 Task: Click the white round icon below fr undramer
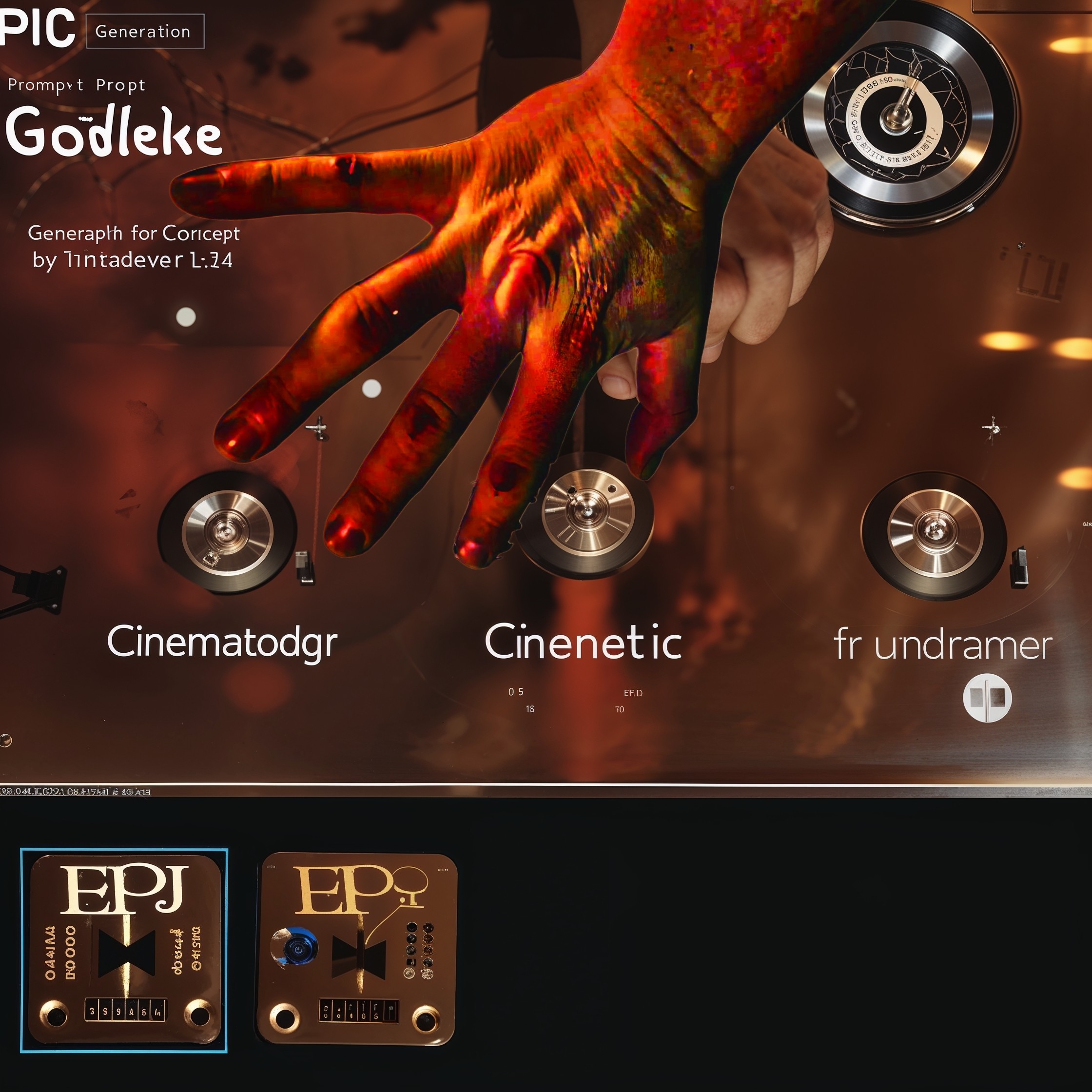987,698
